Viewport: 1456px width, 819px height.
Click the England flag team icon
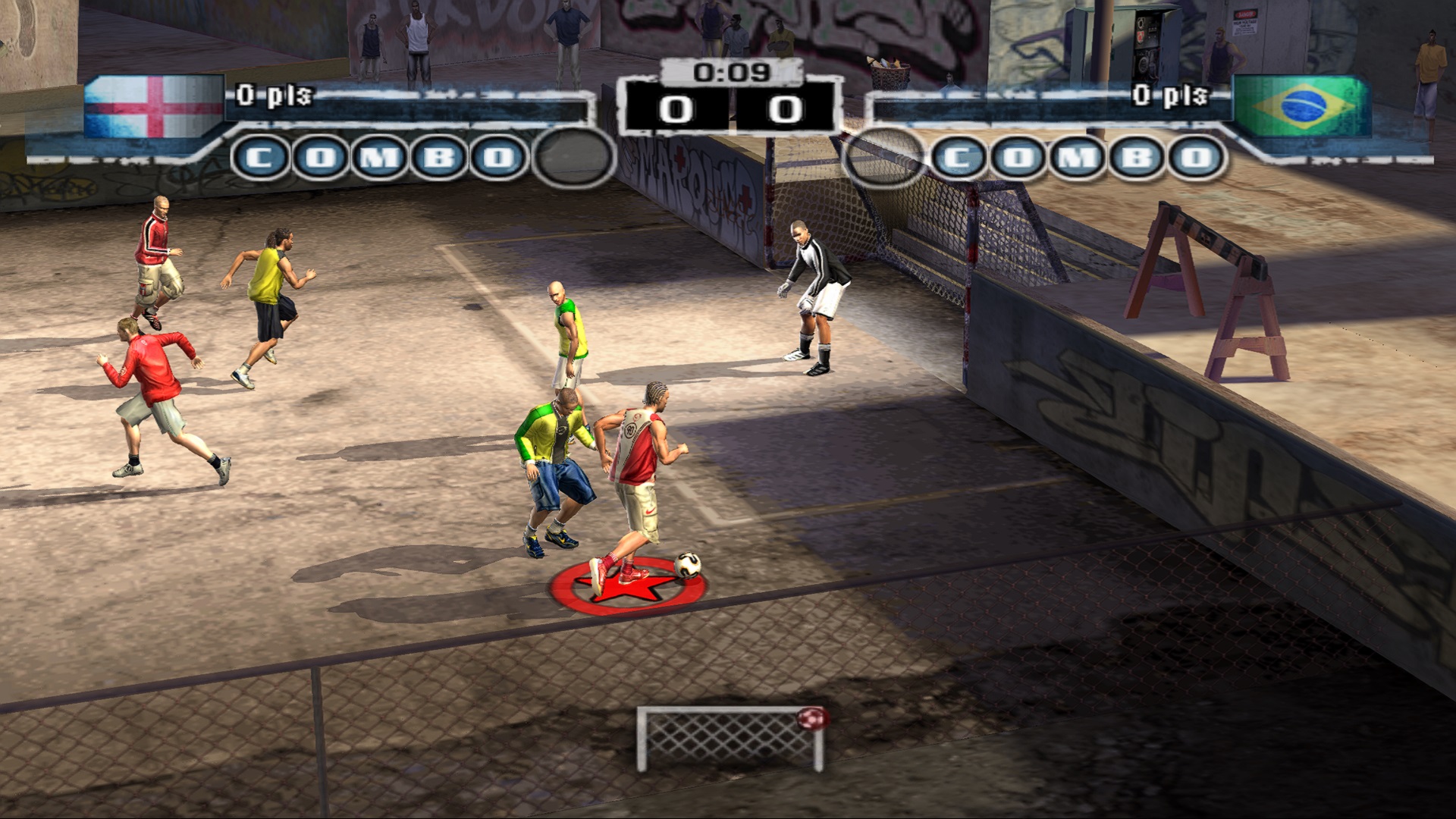153,106
